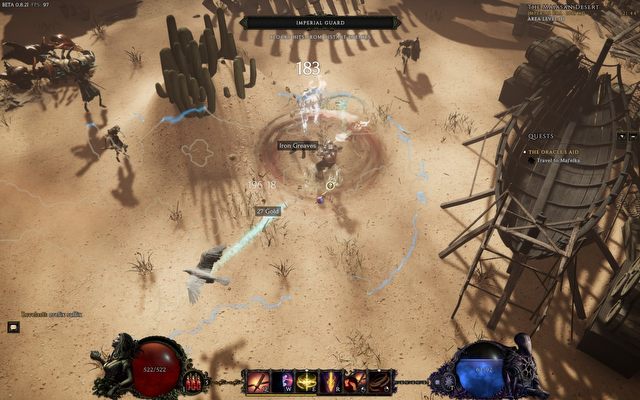Minimize the quests panel

point(632,136)
